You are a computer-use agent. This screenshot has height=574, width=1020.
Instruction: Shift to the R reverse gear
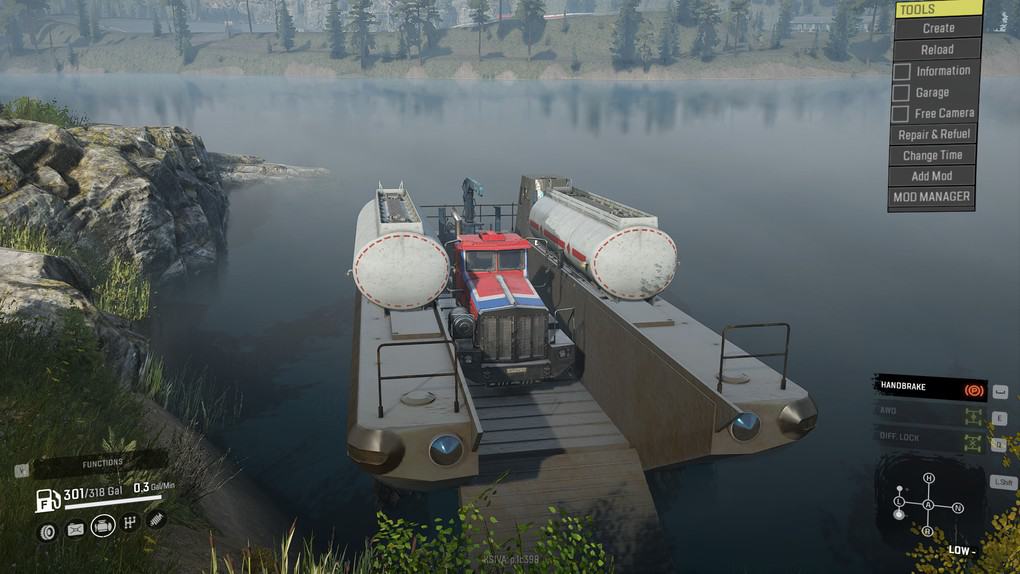[x=928, y=531]
